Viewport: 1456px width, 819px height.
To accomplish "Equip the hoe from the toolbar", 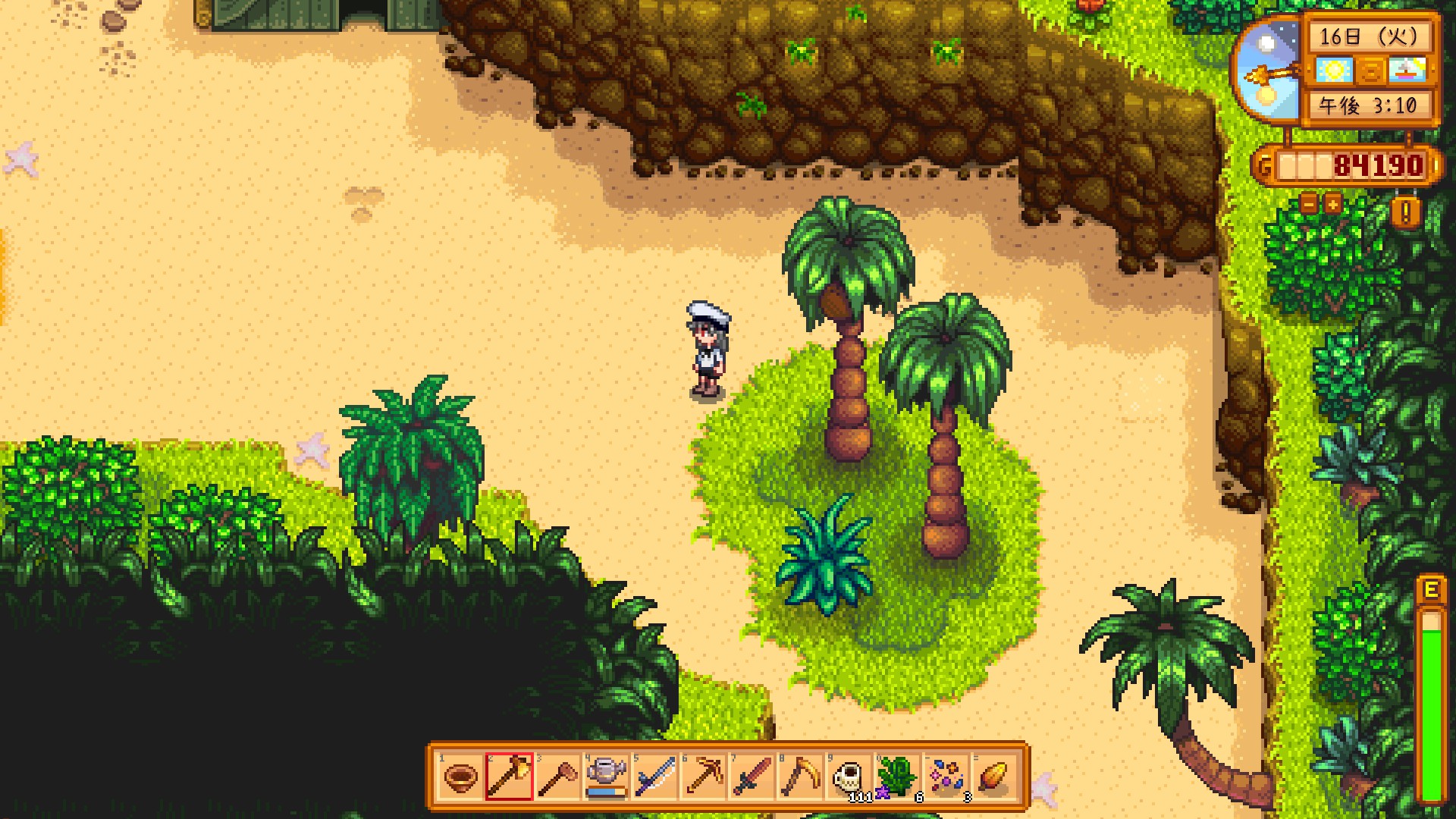I will [557, 777].
